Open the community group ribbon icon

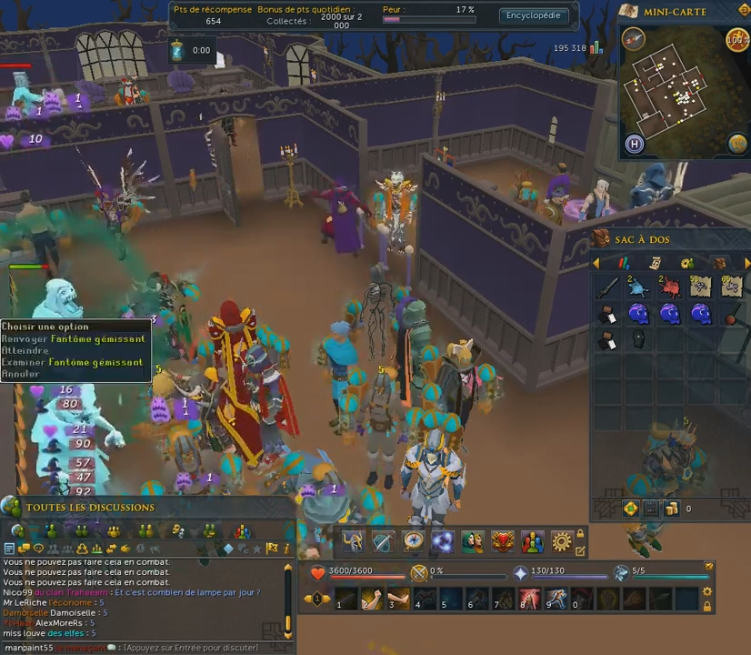(532, 541)
